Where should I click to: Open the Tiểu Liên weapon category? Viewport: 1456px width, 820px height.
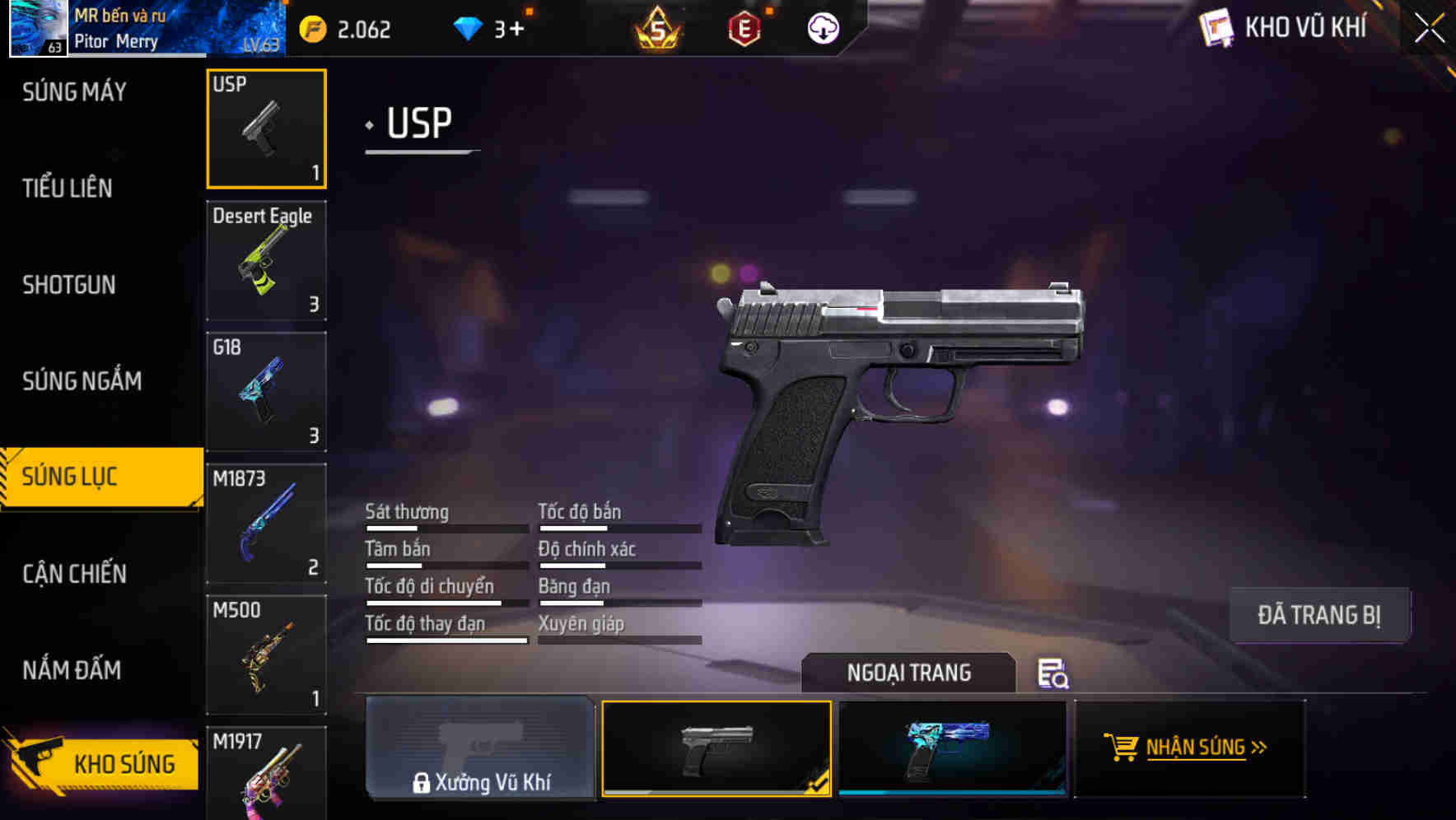(x=68, y=188)
